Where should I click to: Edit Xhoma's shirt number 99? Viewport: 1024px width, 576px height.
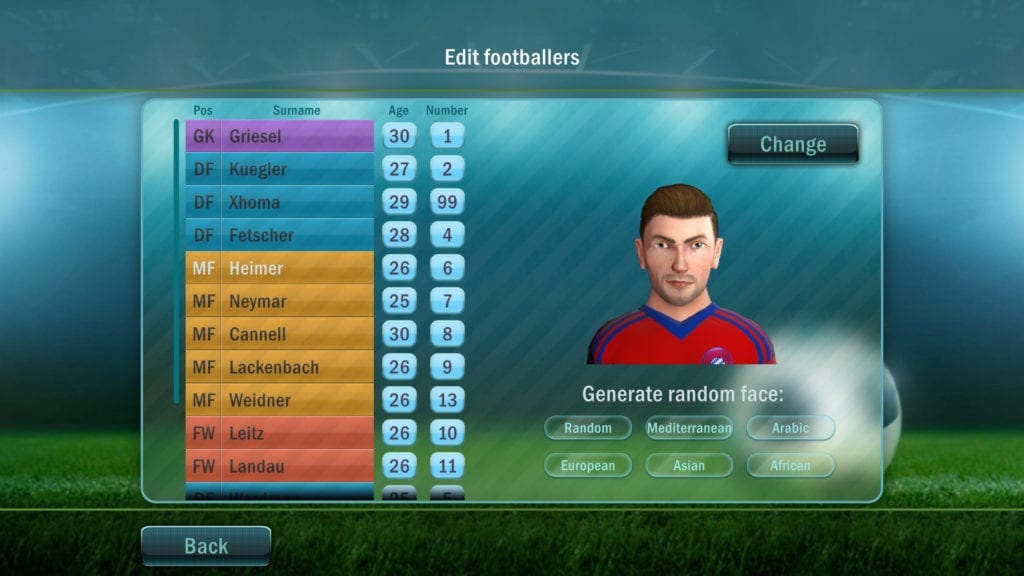click(447, 202)
